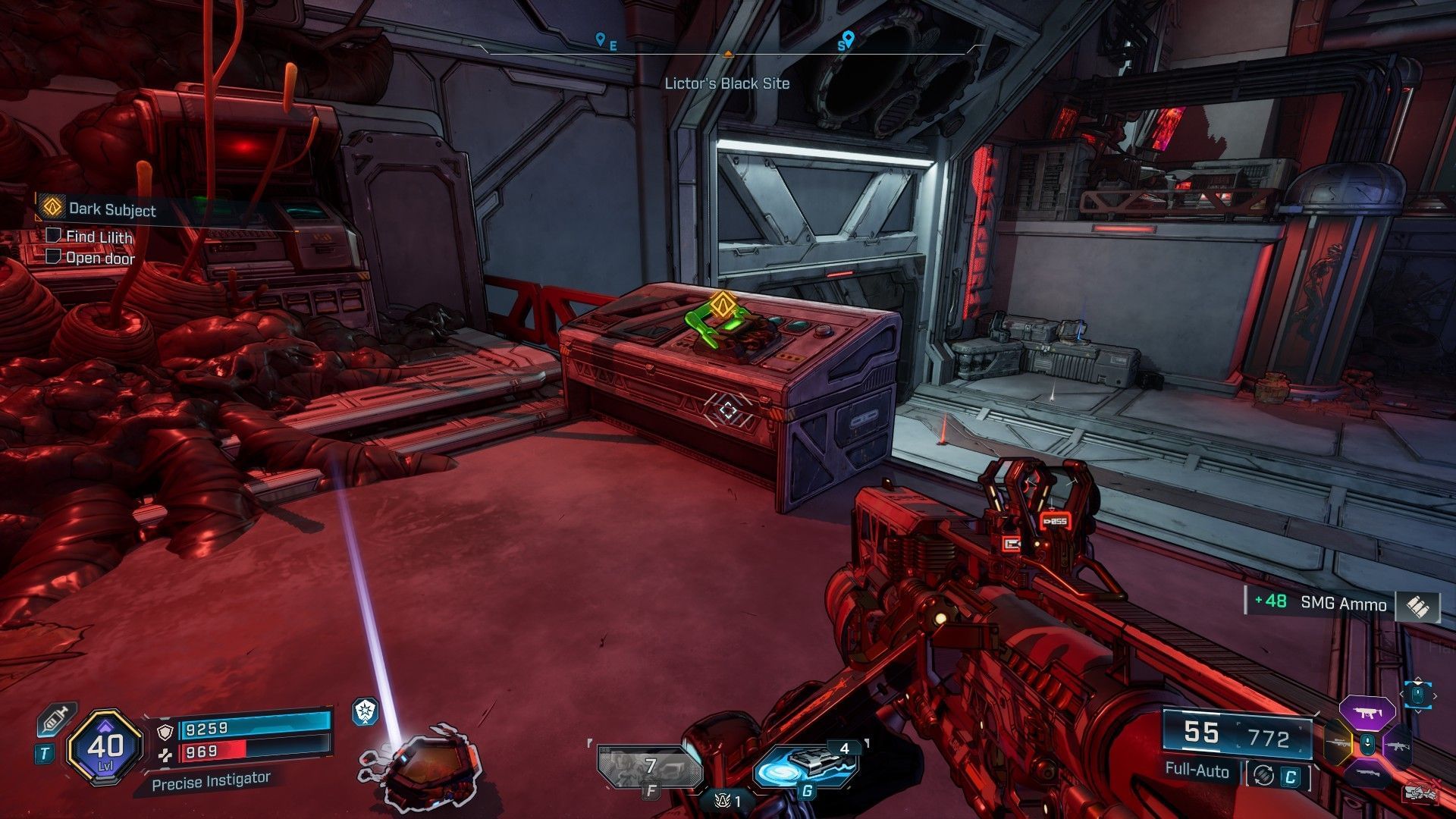Viewport: 1456px width, 819px height.
Task: Click the Open door objective checkbox
Action: (53, 257)
